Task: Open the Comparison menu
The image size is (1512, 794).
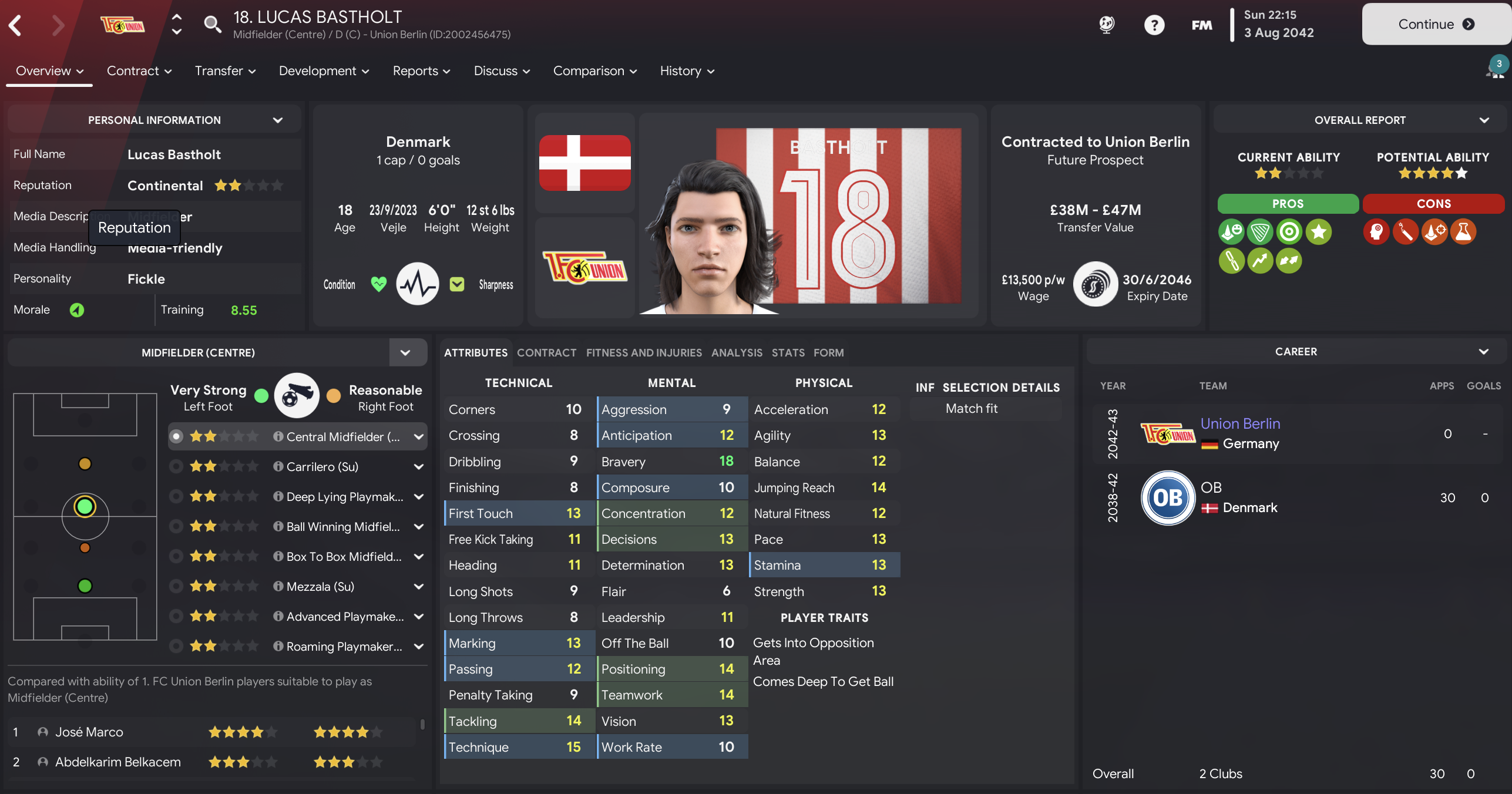Action: [594, 71]
